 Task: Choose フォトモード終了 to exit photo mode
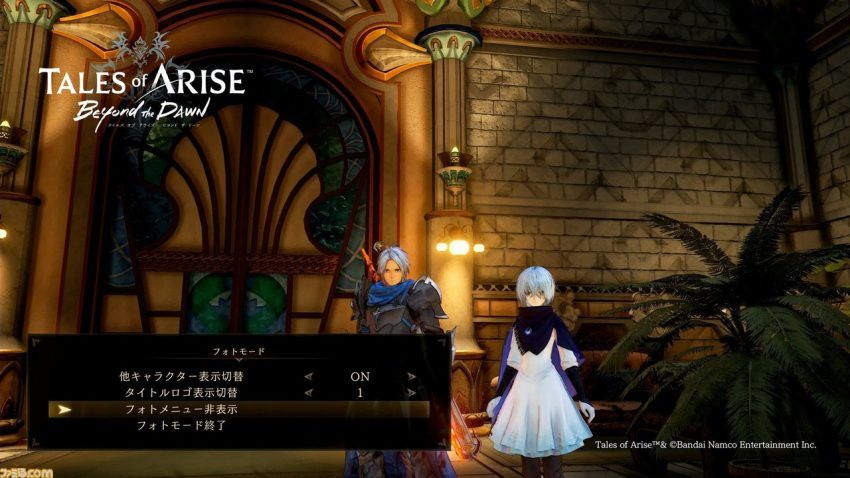(x=181, y=426)
